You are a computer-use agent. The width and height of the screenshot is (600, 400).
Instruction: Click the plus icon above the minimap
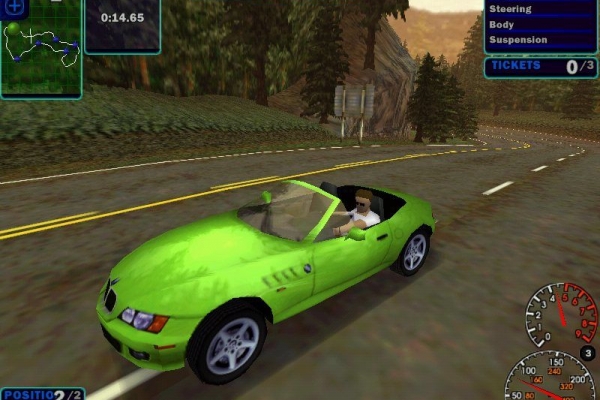point(16,6)
